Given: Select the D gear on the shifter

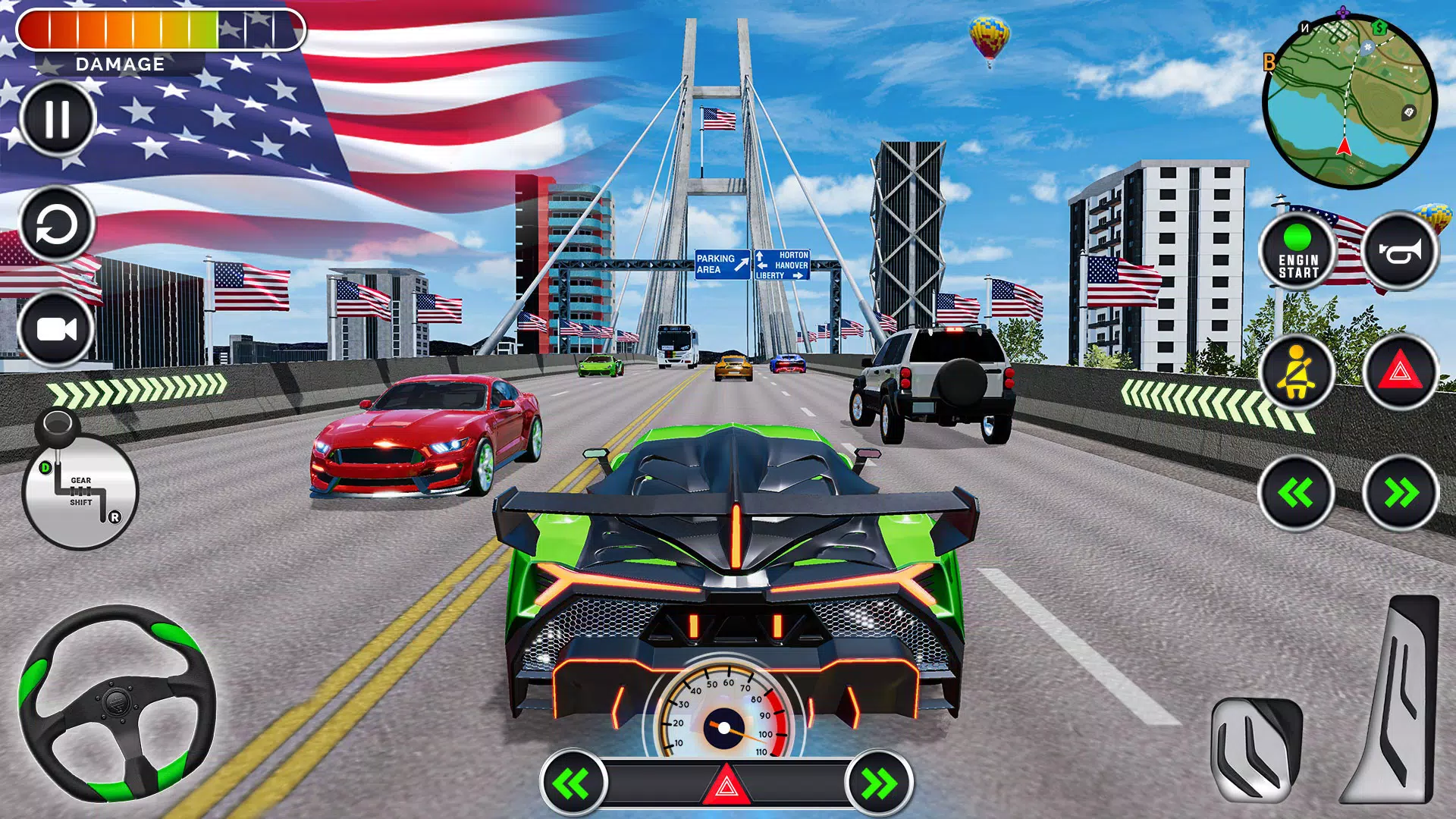Looking at the screenshot, I should point(45,466).
